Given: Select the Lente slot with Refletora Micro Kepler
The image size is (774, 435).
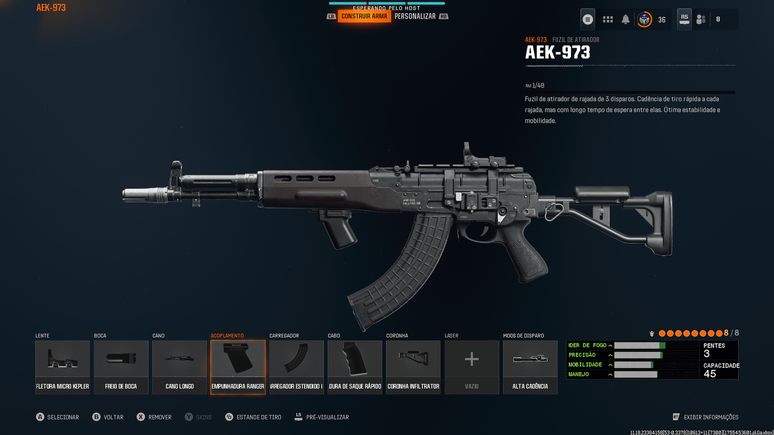Looking at the screenshot, I should 62,366.
